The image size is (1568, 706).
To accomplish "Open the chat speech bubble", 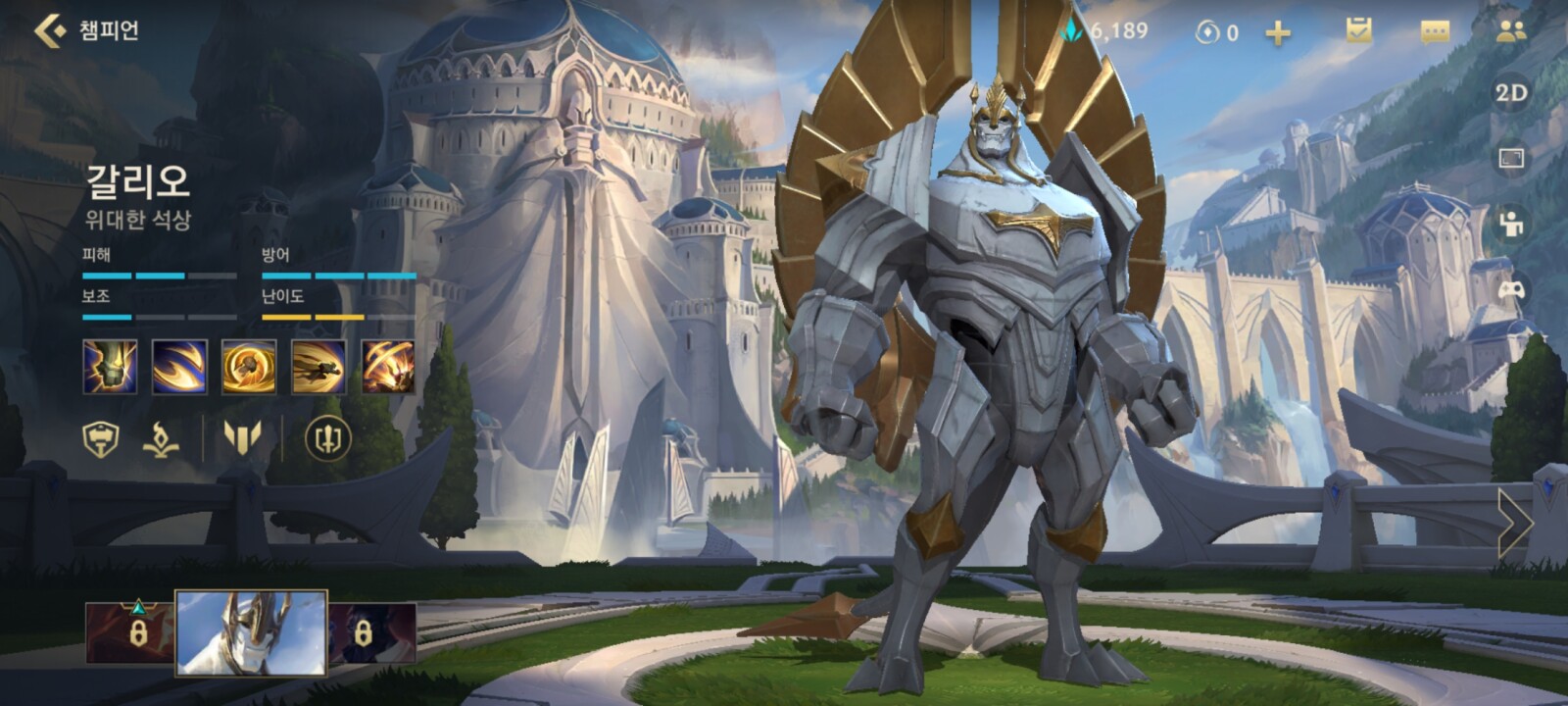I will click(x=1435, y=32).
